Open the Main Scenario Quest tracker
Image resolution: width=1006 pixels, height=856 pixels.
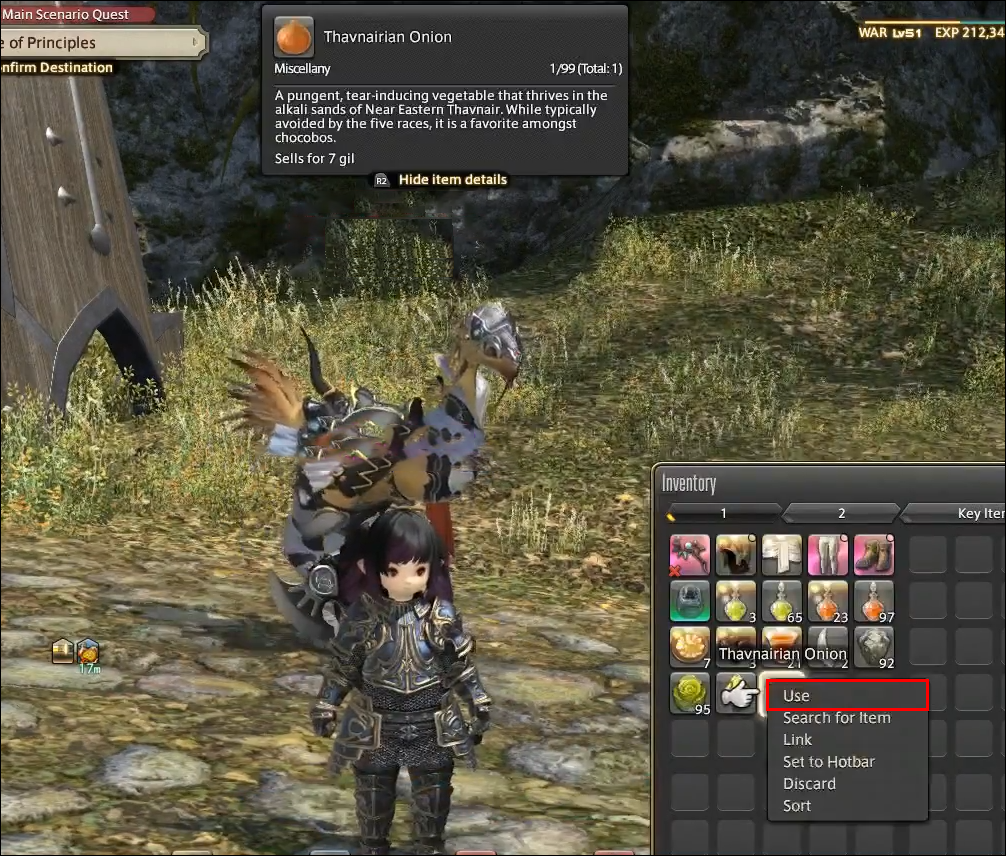pos(78,14)
